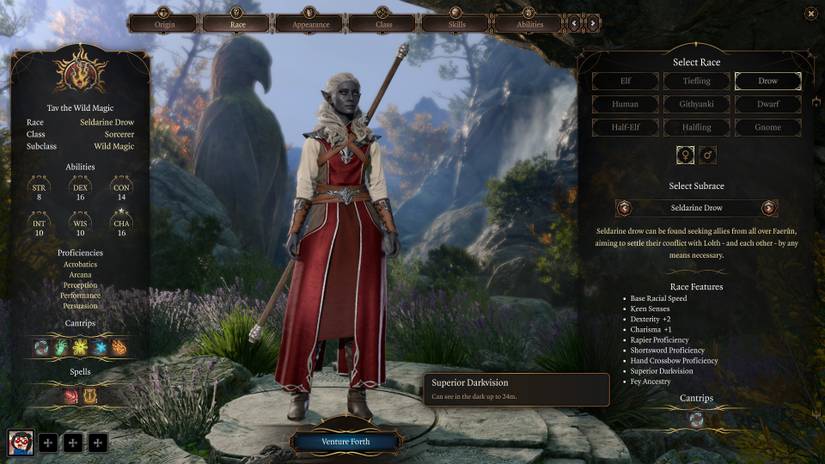The image size is (825, 464).
Task: Choose the Githyanki race
Action: pos(697,104)
